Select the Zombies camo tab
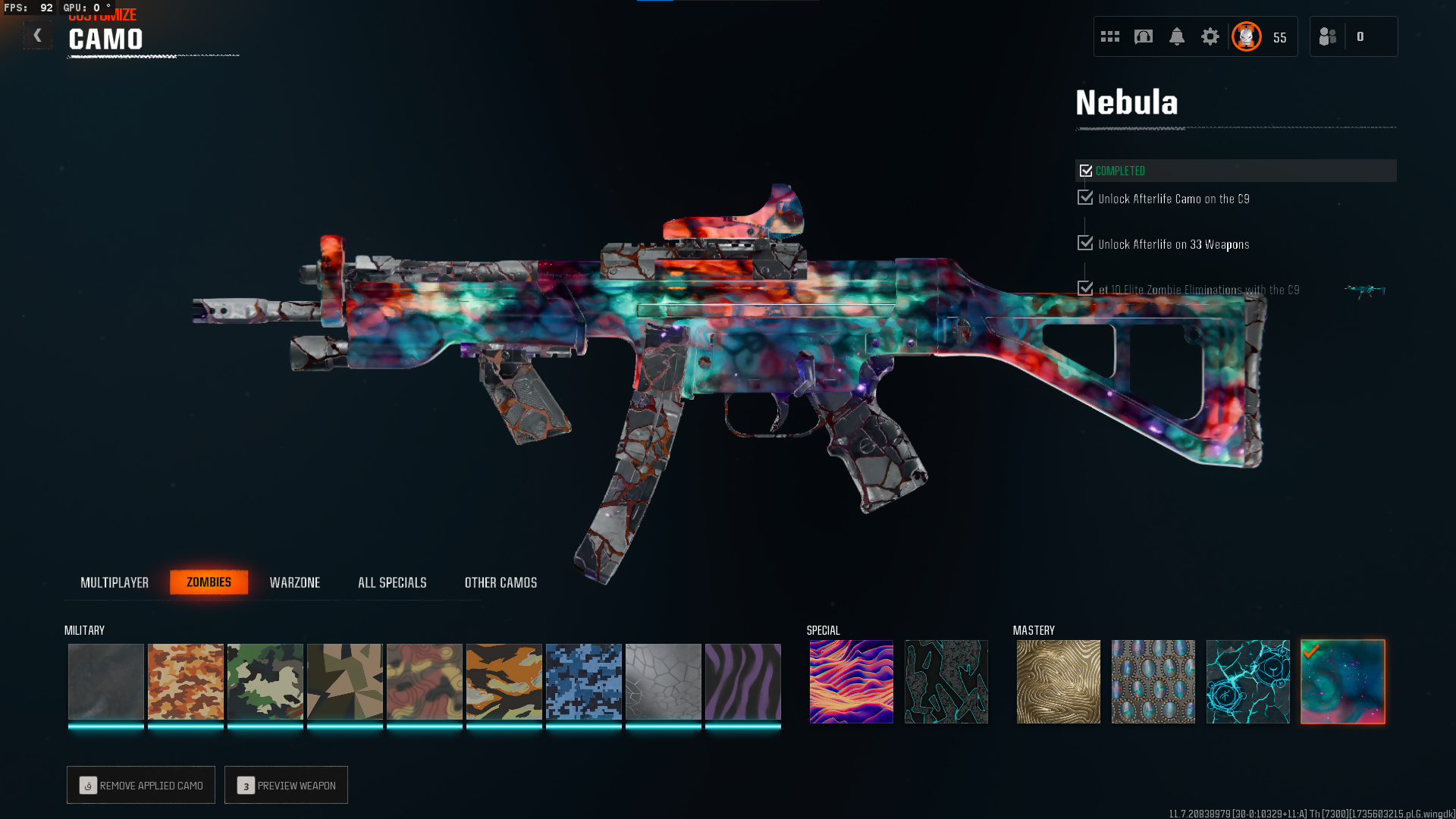Screen dimensions: 1456x819 209,582
